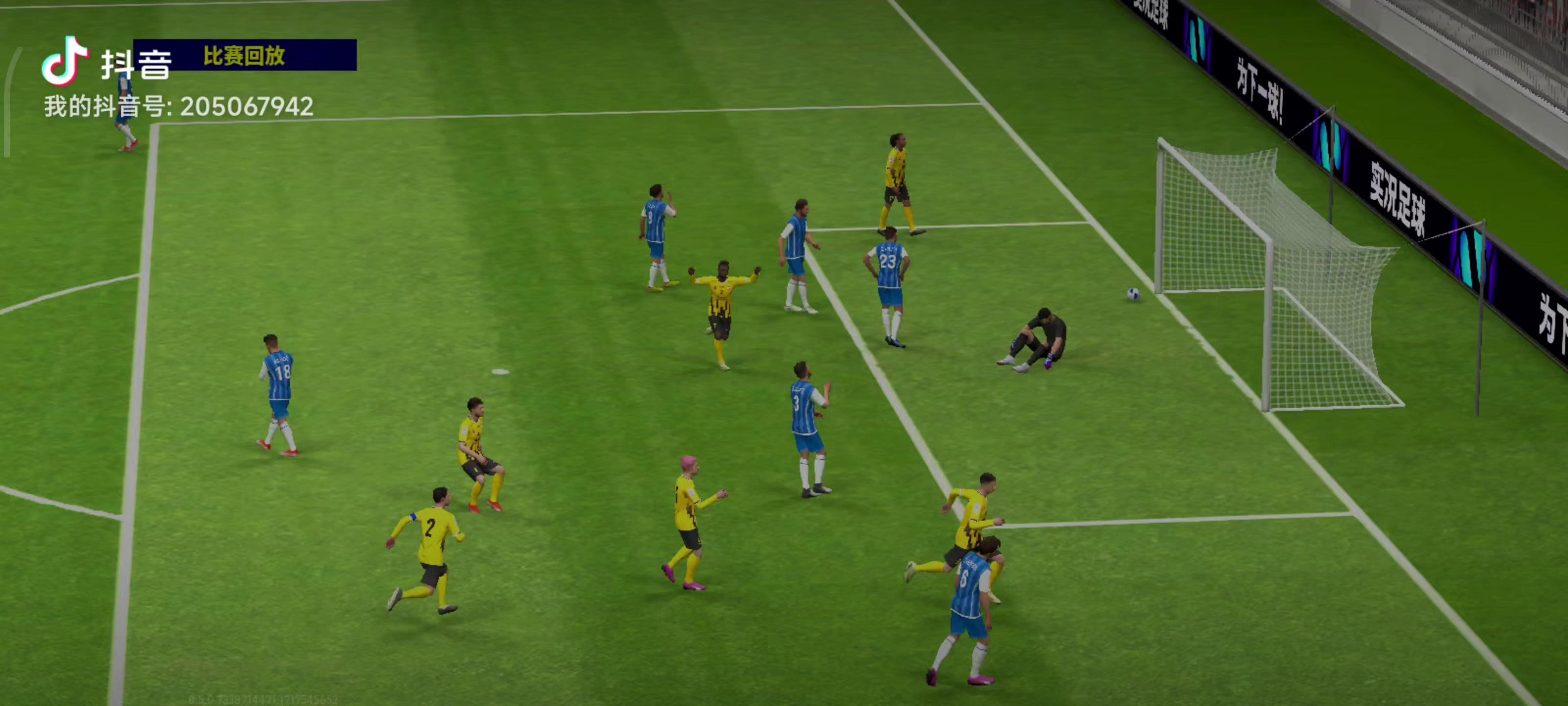
Task: Click the 比赛回放 replay banner
Action: (244, 55)
